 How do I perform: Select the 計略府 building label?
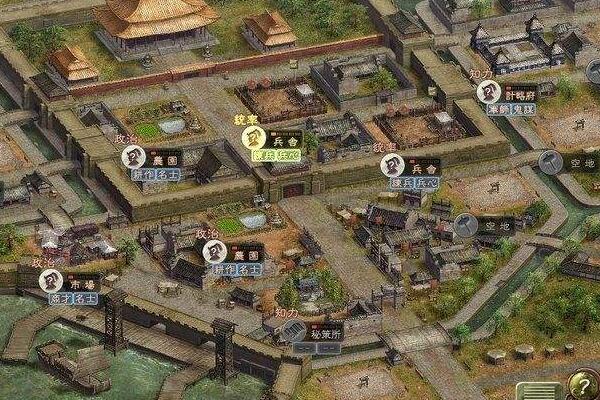pos(520,93)
